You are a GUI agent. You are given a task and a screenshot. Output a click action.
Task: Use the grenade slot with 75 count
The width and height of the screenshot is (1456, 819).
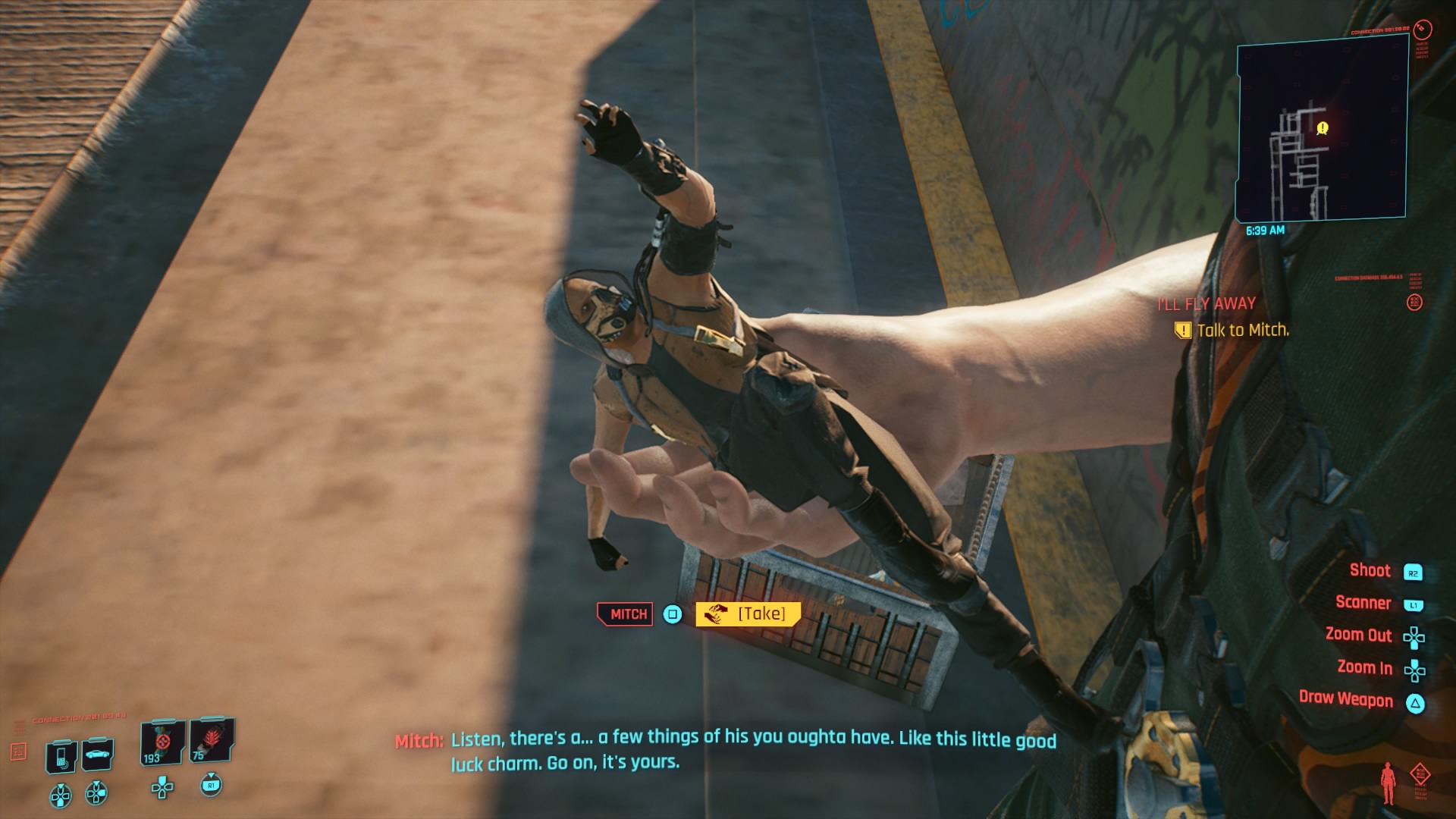tap(211, 740)
